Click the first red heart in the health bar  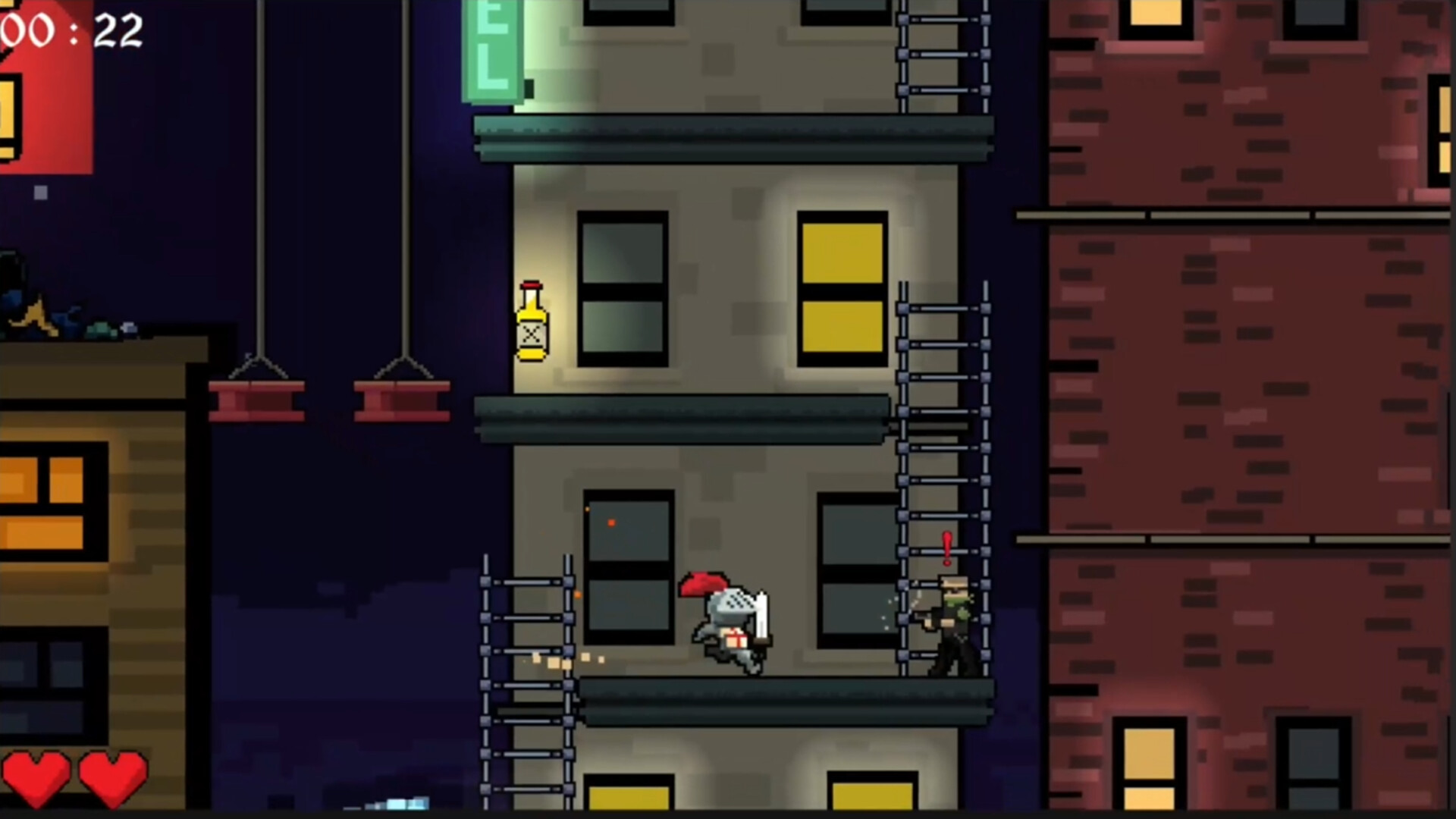click(36, 777)
